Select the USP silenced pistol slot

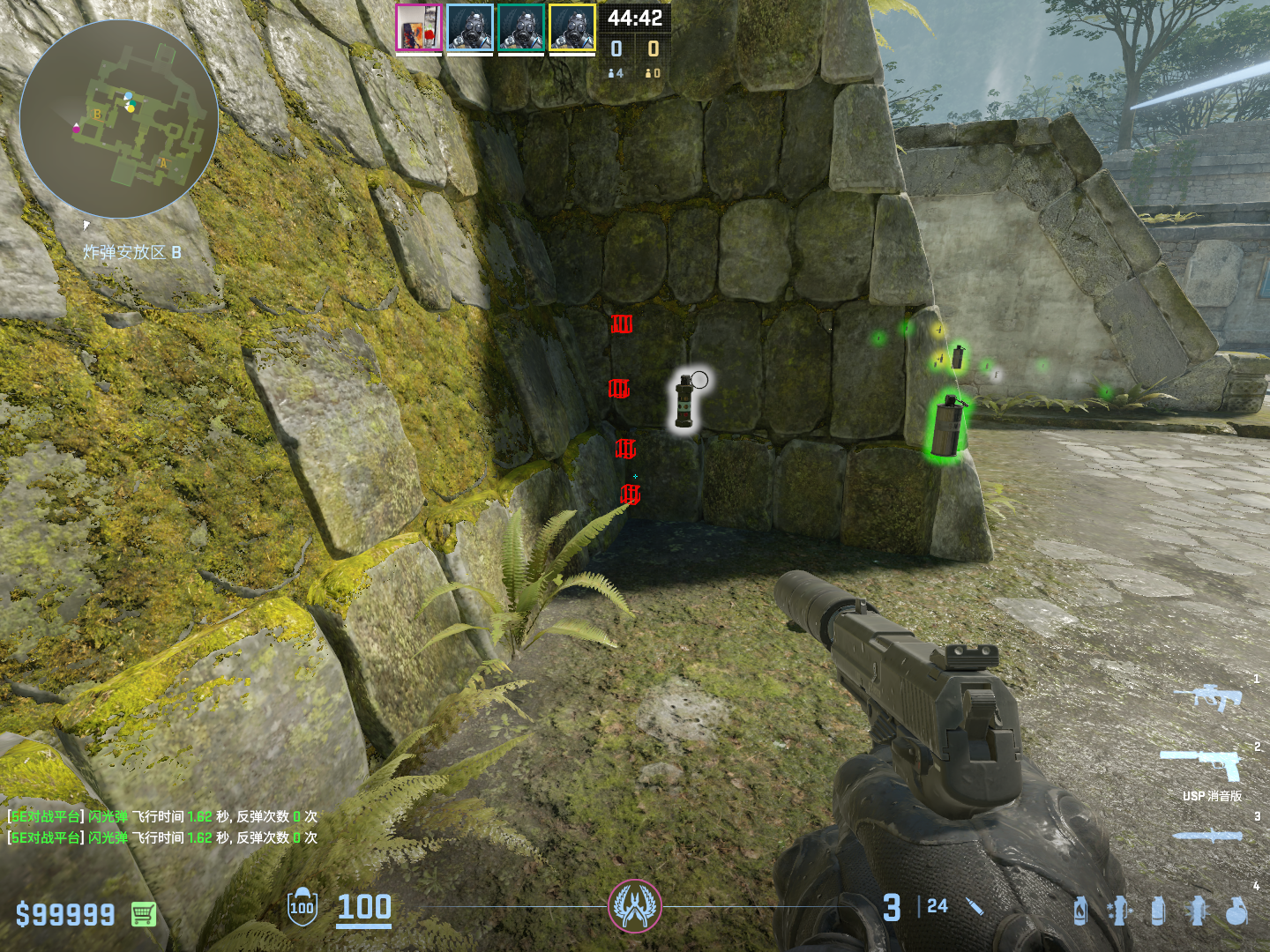[1203, 765]
